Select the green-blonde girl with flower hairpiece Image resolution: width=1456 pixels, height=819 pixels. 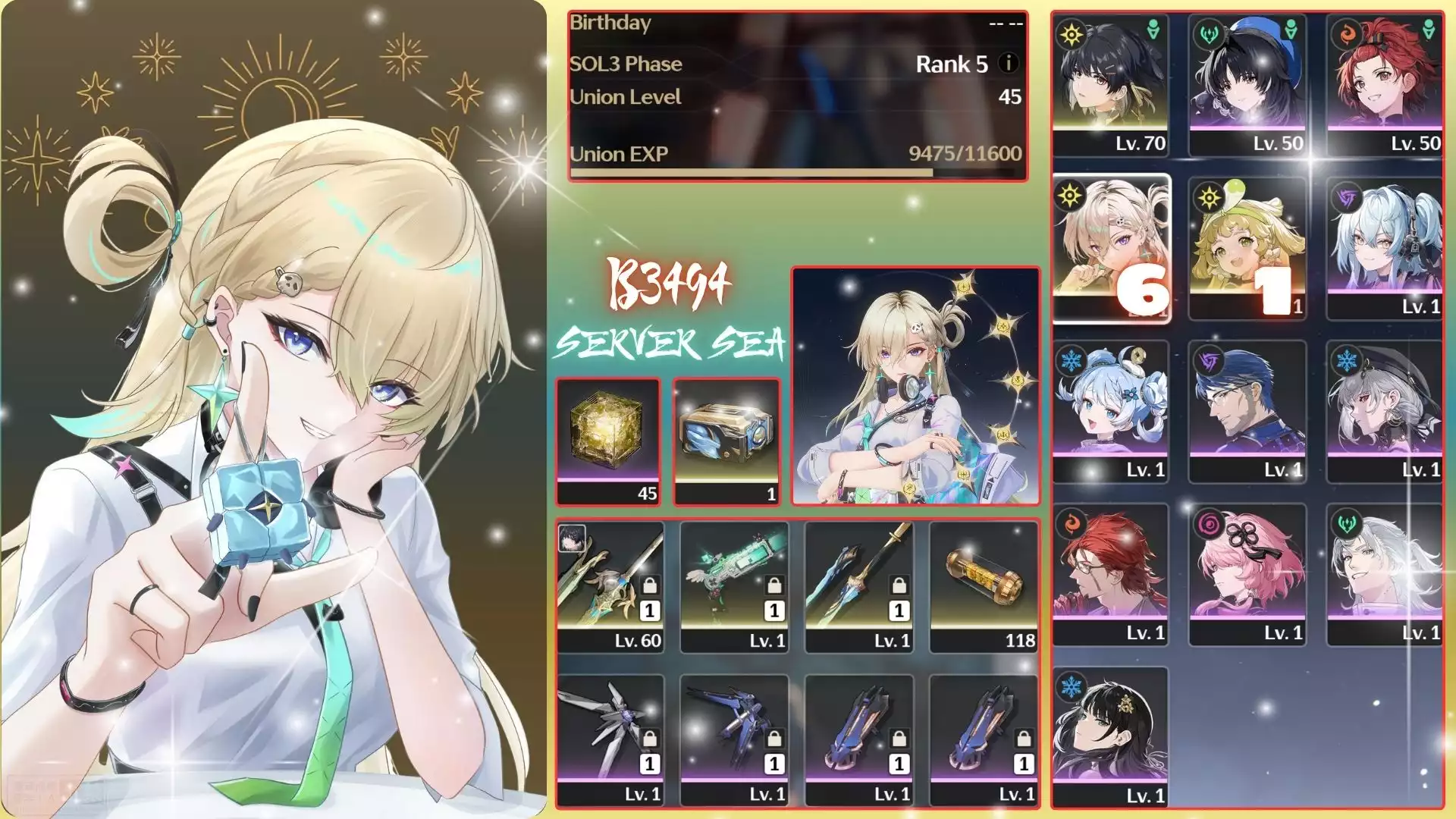[x=1247, y=249]
